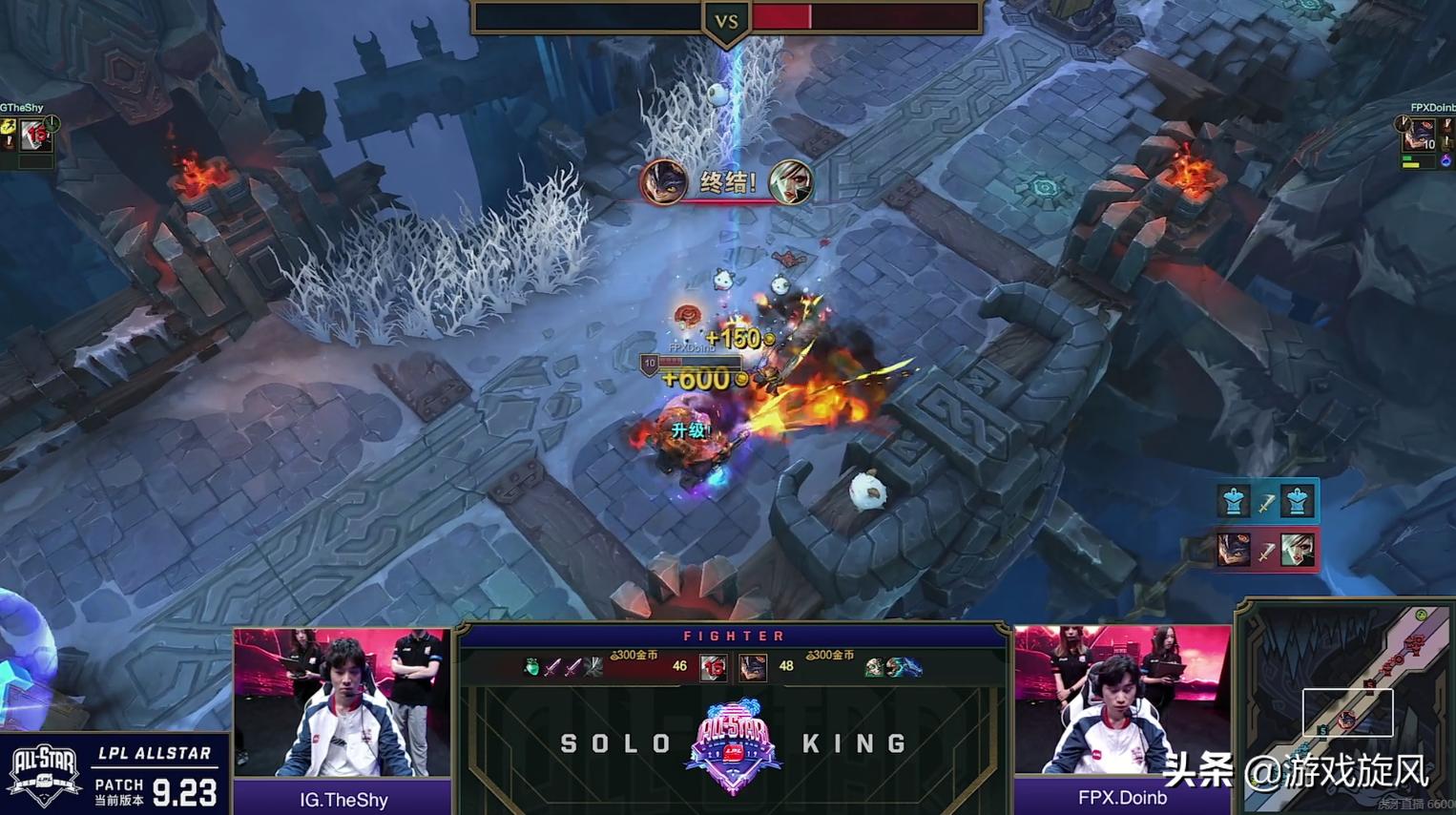The width and height of the screenshot is (1456, 815).
Task: Select TheShy's Cull item icon in the FIGHTER panel
Action: (x=594, y=665)
